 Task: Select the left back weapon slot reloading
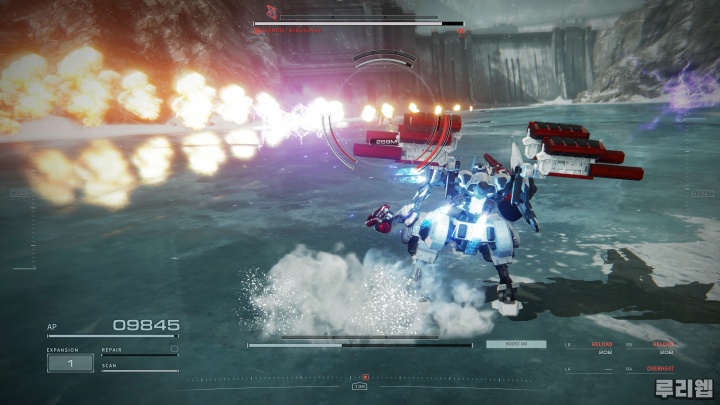(601, 347)
